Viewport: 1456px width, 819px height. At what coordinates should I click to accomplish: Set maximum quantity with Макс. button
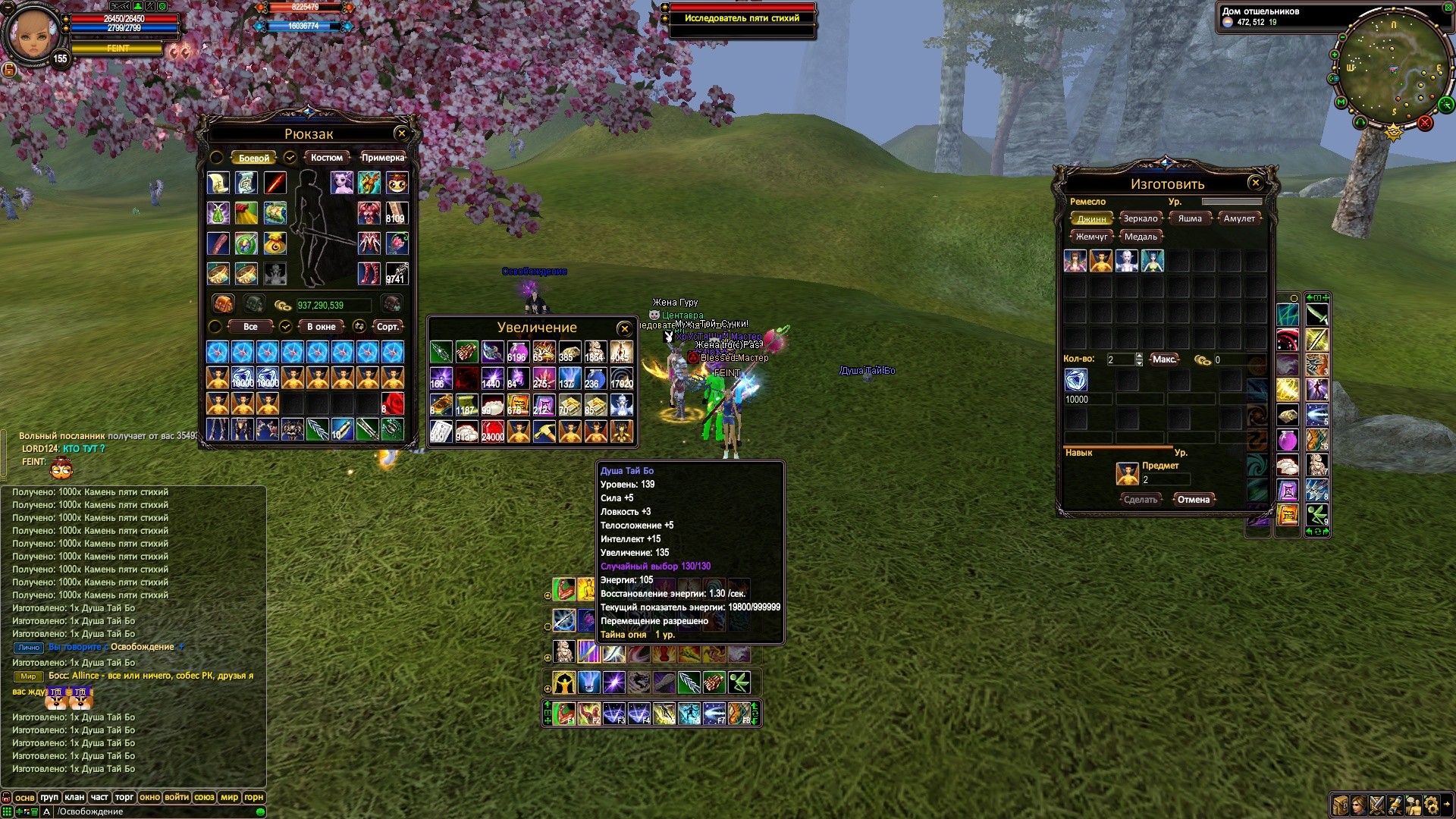pyautogui.click(x=1164, y=359)
